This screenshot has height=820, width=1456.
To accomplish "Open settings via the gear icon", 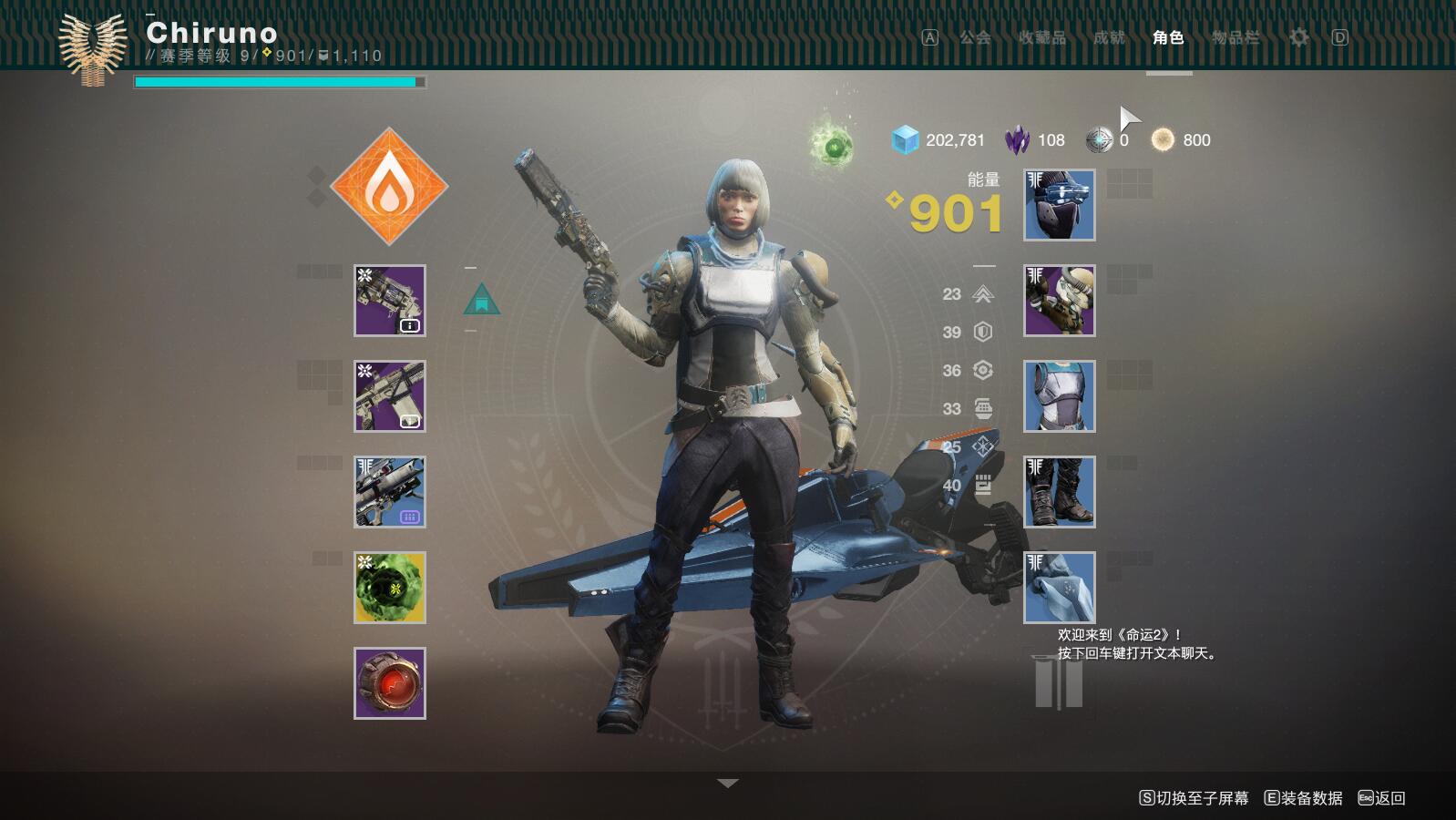I will (1298, 37).
